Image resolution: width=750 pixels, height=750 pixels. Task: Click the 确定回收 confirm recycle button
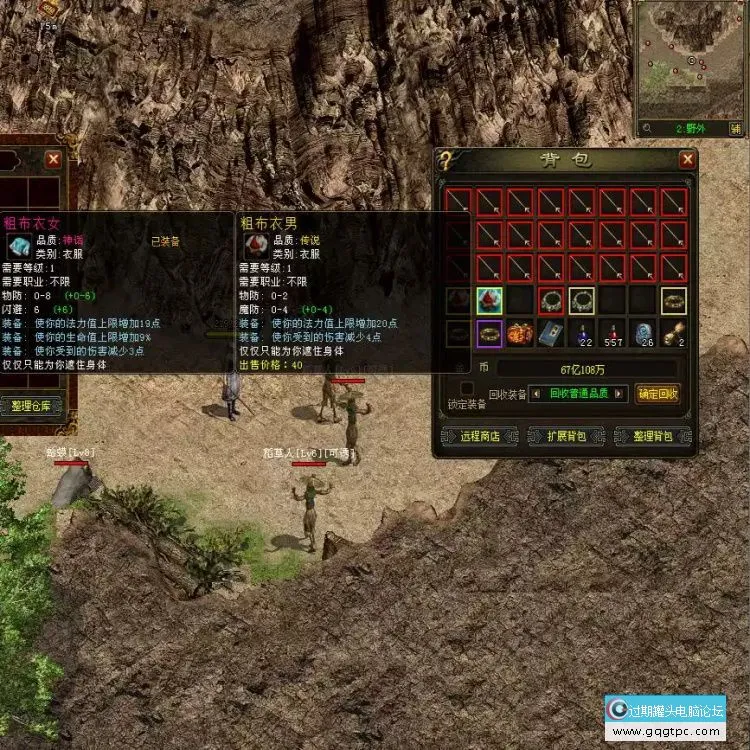pyautogui.click(x=657, y=394)
